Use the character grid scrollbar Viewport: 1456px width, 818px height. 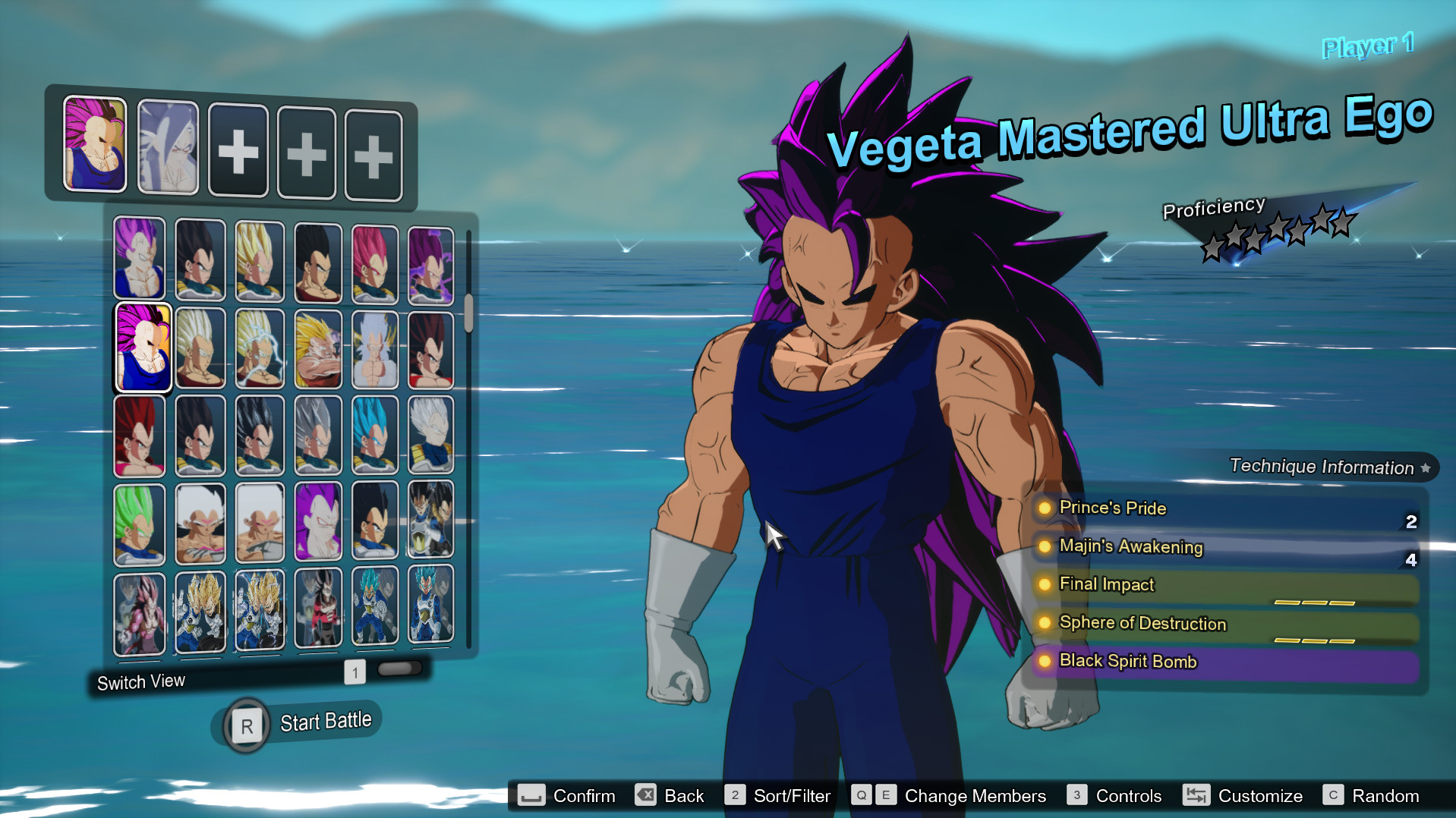468,313
